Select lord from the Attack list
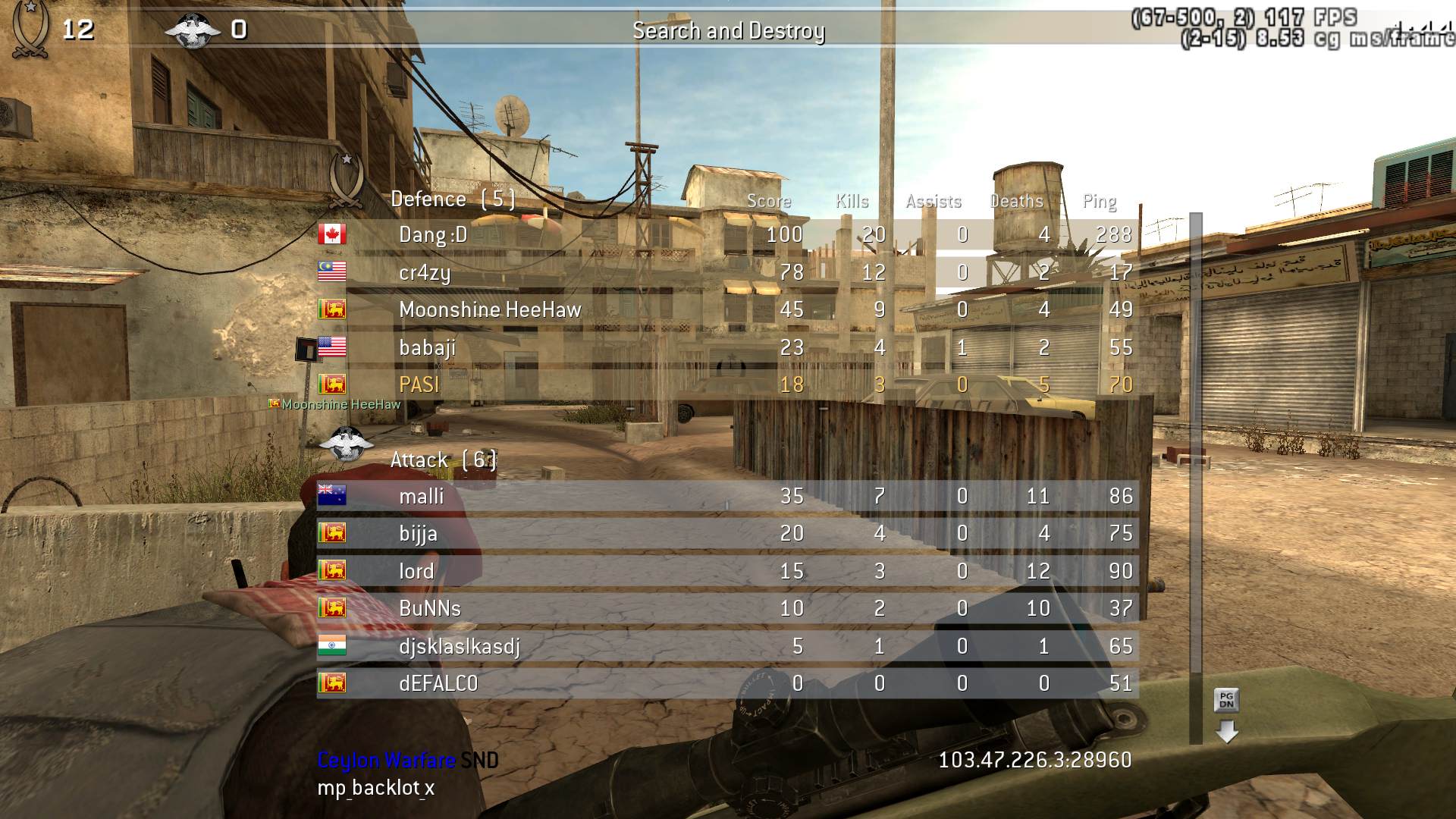The height and width of the screenshot is (819, 1456). point(728,571)
